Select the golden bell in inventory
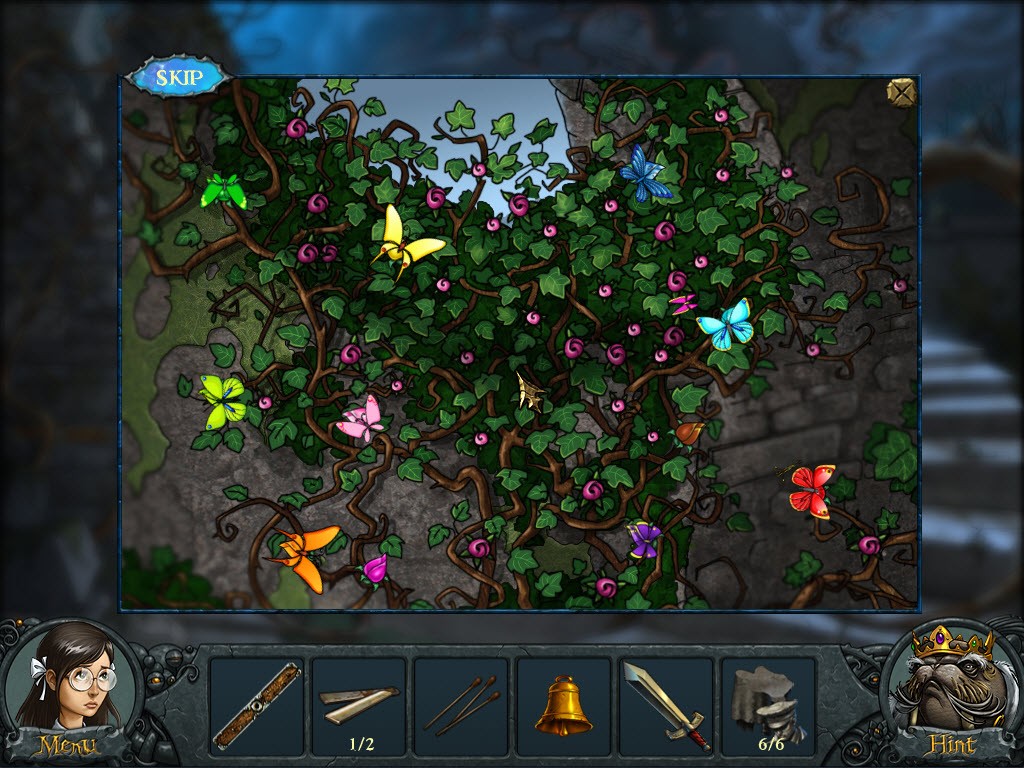Image resolution: width=1024 pixels, height=768 pixels. 563,706
